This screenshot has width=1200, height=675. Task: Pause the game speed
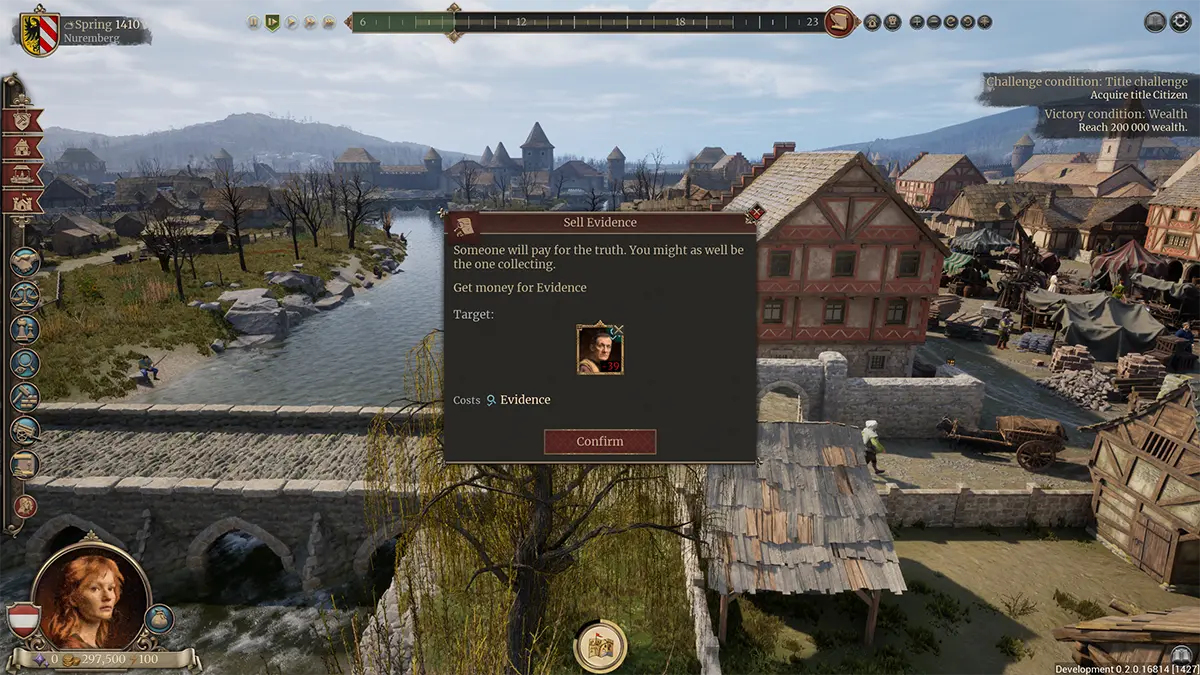(x=253, y=22)
